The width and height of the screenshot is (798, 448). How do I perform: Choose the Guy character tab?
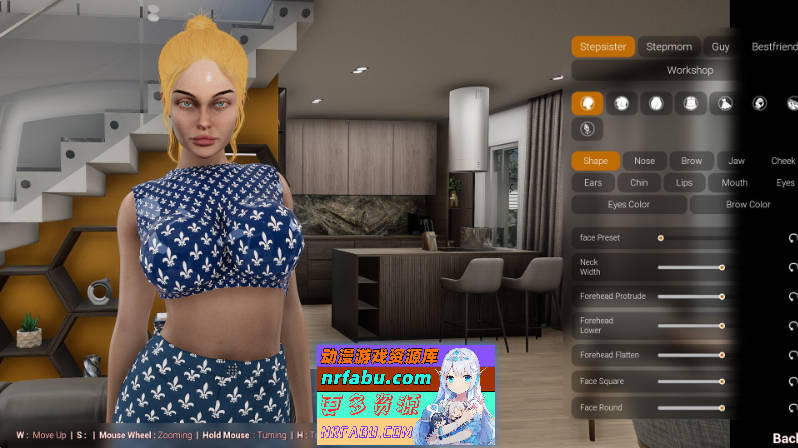click(x=720, y=46)
